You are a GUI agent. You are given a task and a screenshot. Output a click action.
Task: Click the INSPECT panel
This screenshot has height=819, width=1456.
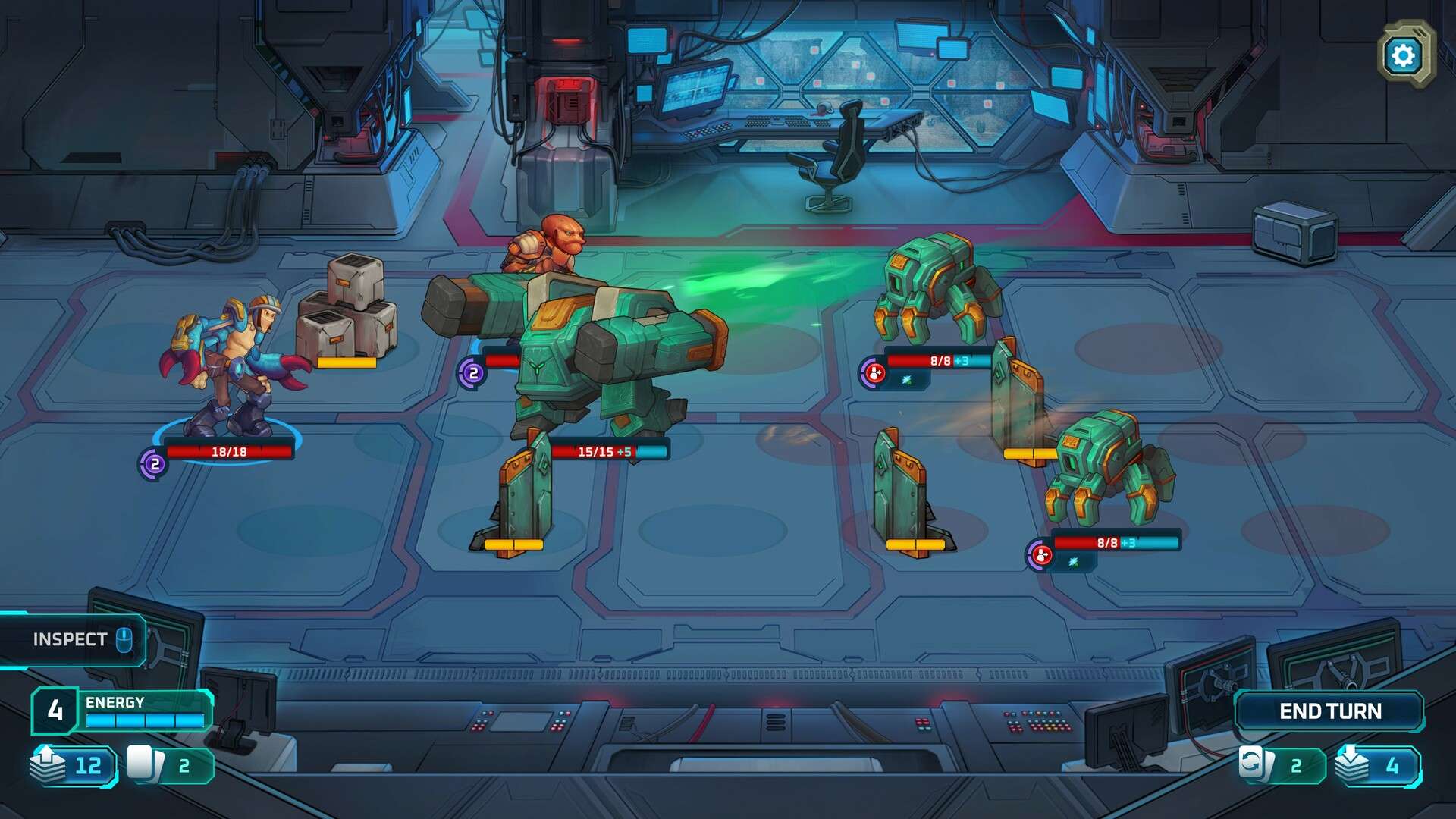pyautogui.click(x=74, y=640)
